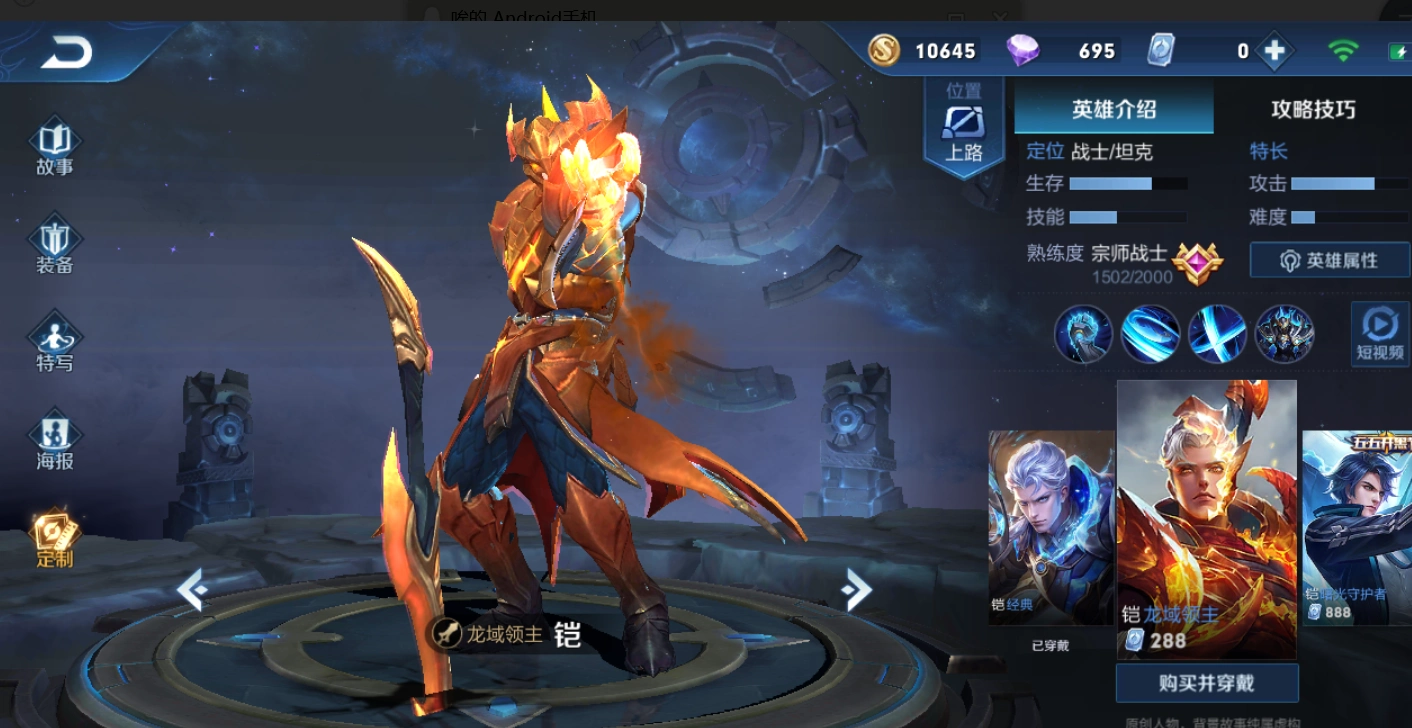Switch to the 英雄介绍 tab
1412x728 pixels.
coord(1114,109)
